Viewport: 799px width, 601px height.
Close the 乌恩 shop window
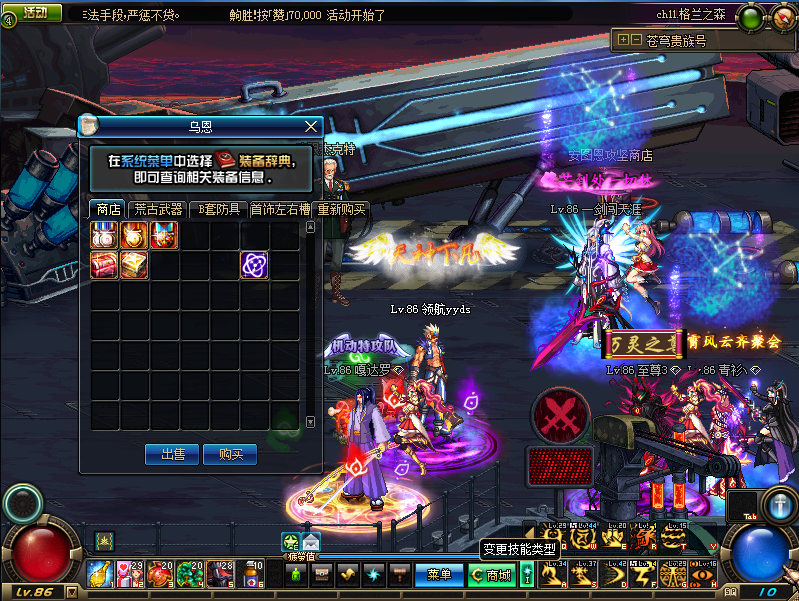[311, 127]
